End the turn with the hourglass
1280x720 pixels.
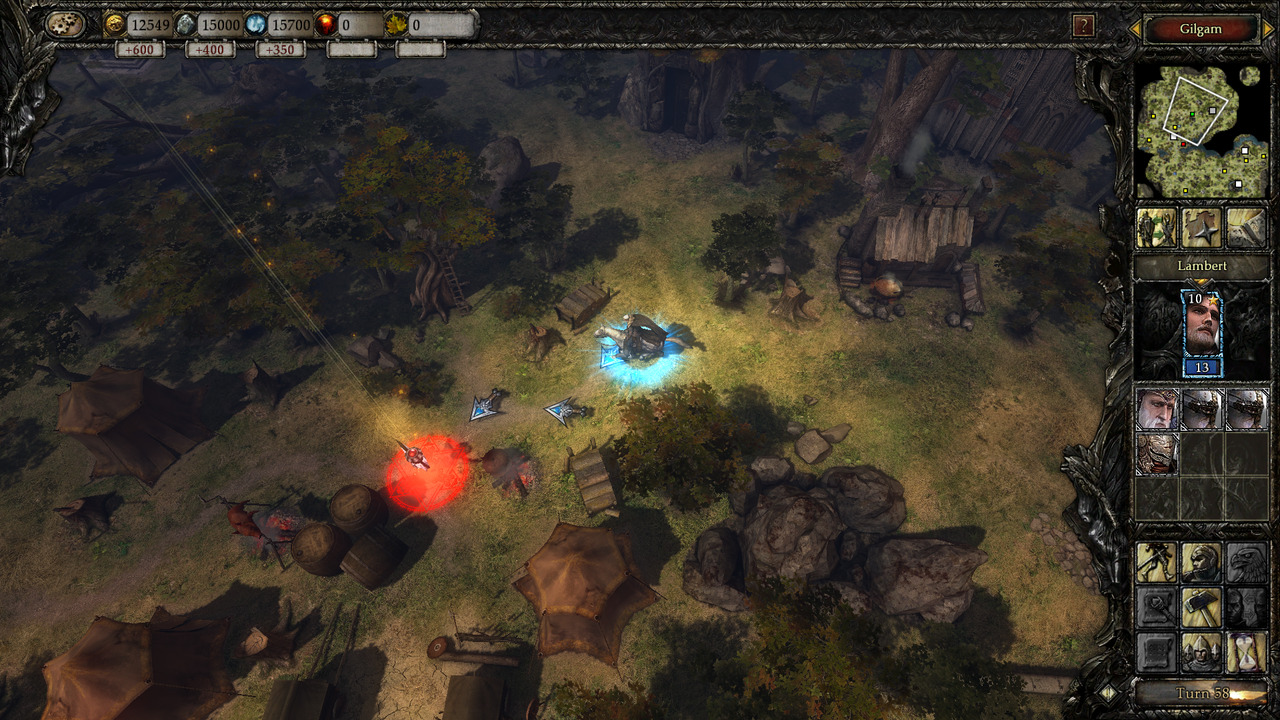click(1245, 651)
